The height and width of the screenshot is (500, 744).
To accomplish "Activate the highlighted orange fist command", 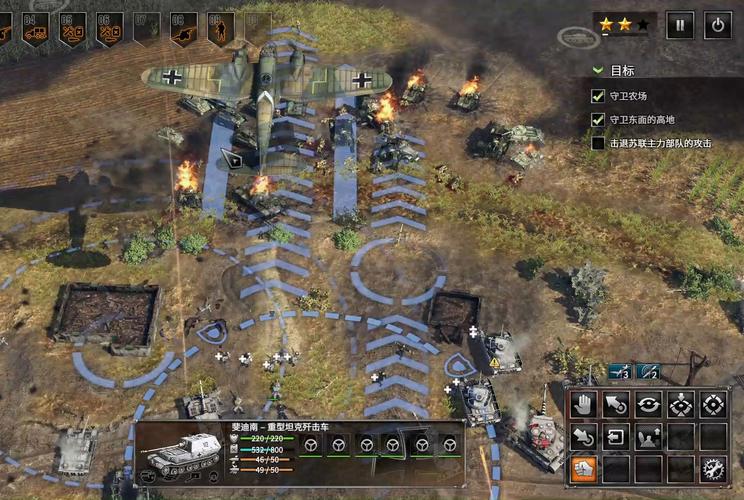I will point(583,468).
